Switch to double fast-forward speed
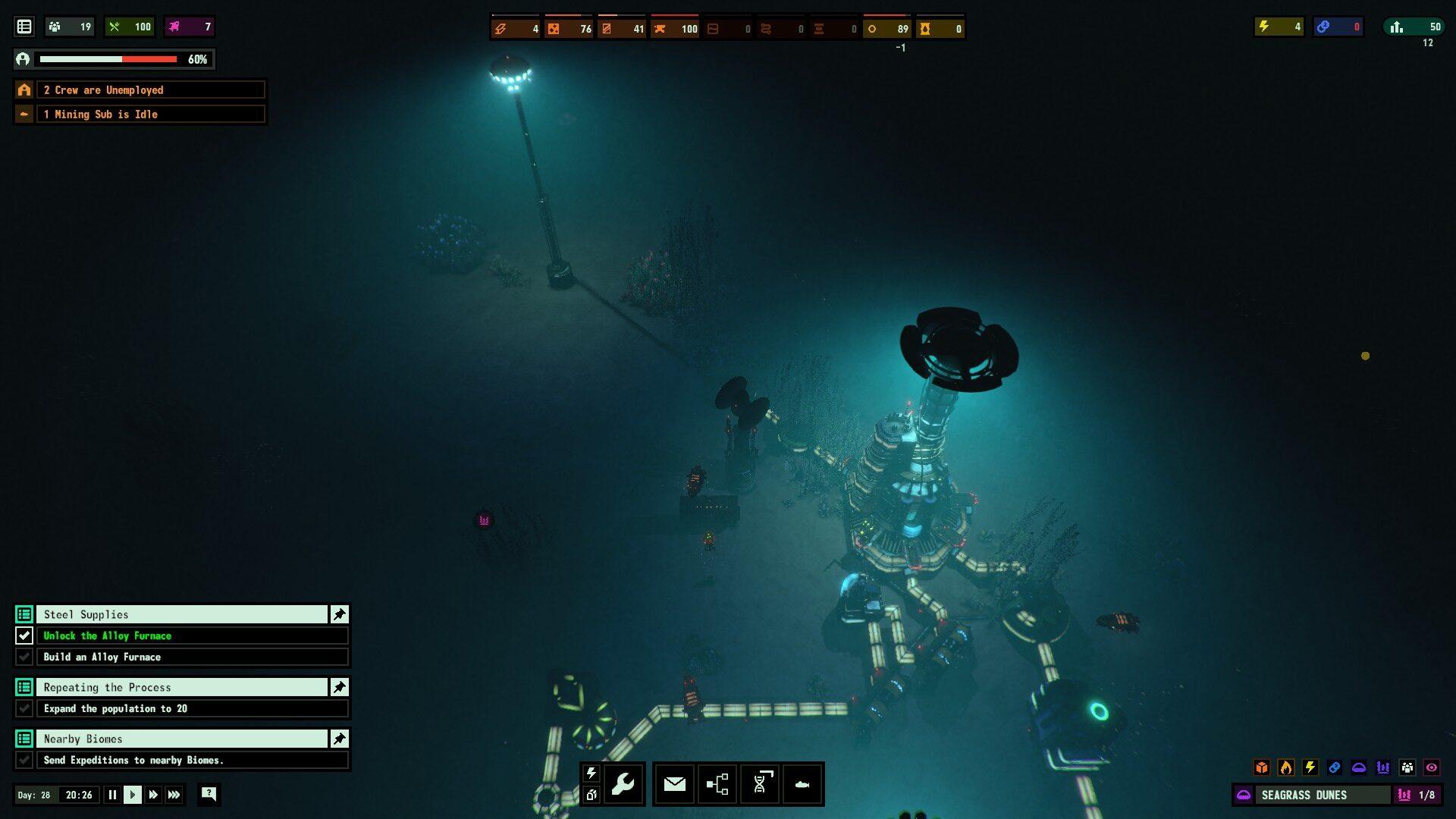Screen dimensions: 1456x819 153,795
